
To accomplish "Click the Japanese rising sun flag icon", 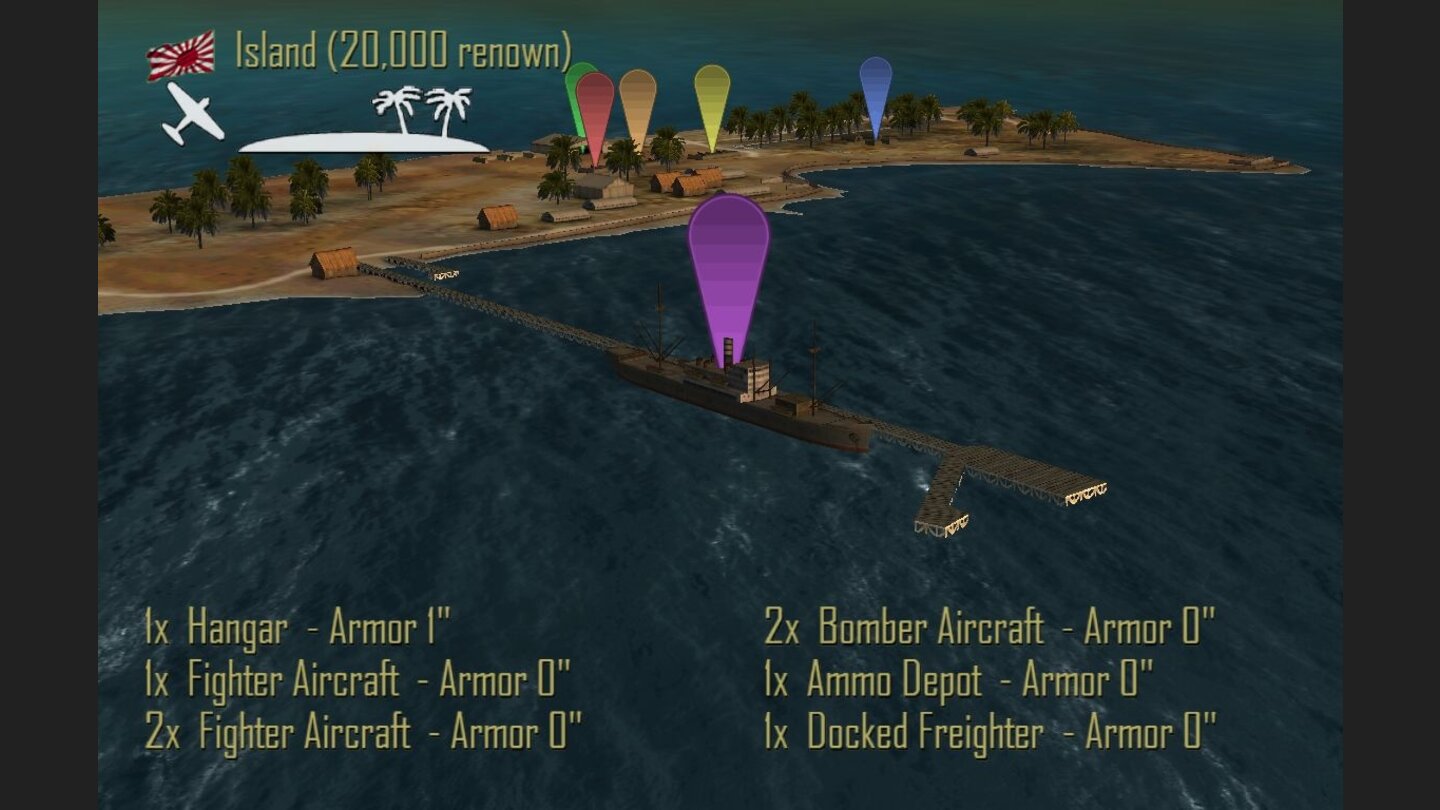I will (183, 57).
